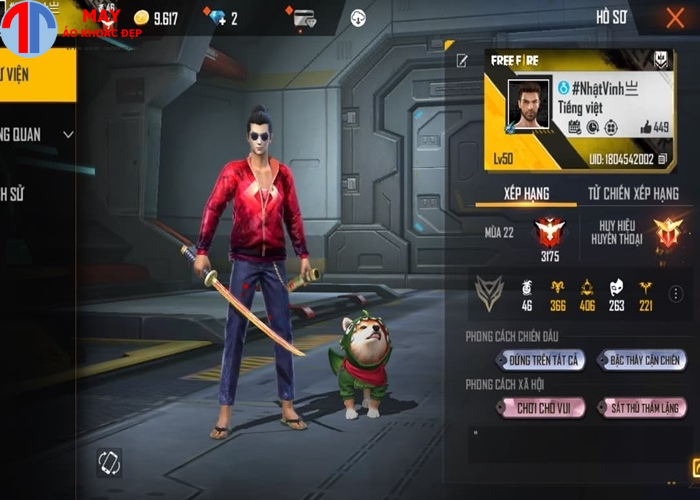Image resolution: width=700 pixels, height=500 pixels.
Task: Choose the Sát Thủ Thầm Lặng social tag
Action: coord(645,408)
